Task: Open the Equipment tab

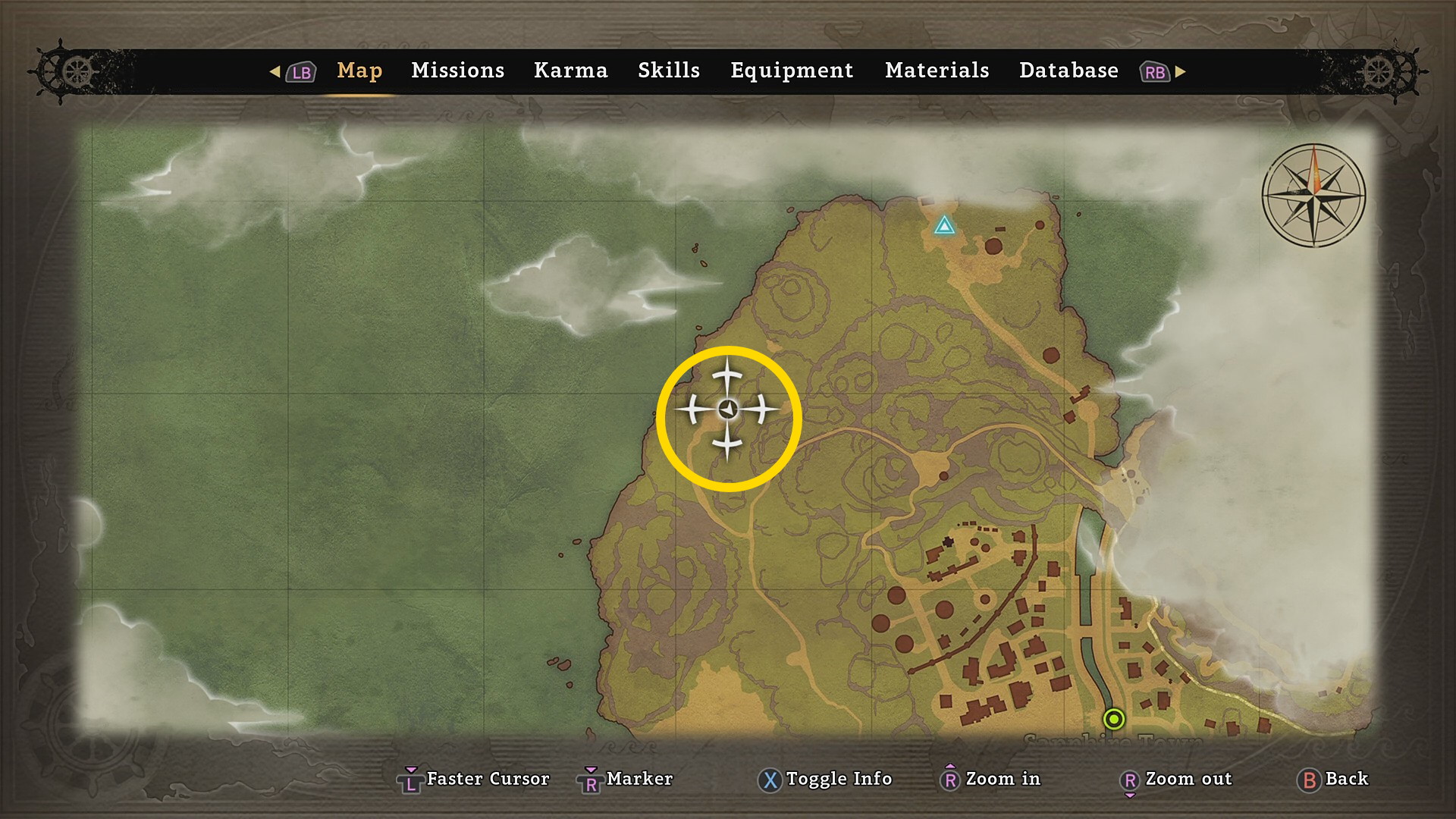Action: coord(792,71)
